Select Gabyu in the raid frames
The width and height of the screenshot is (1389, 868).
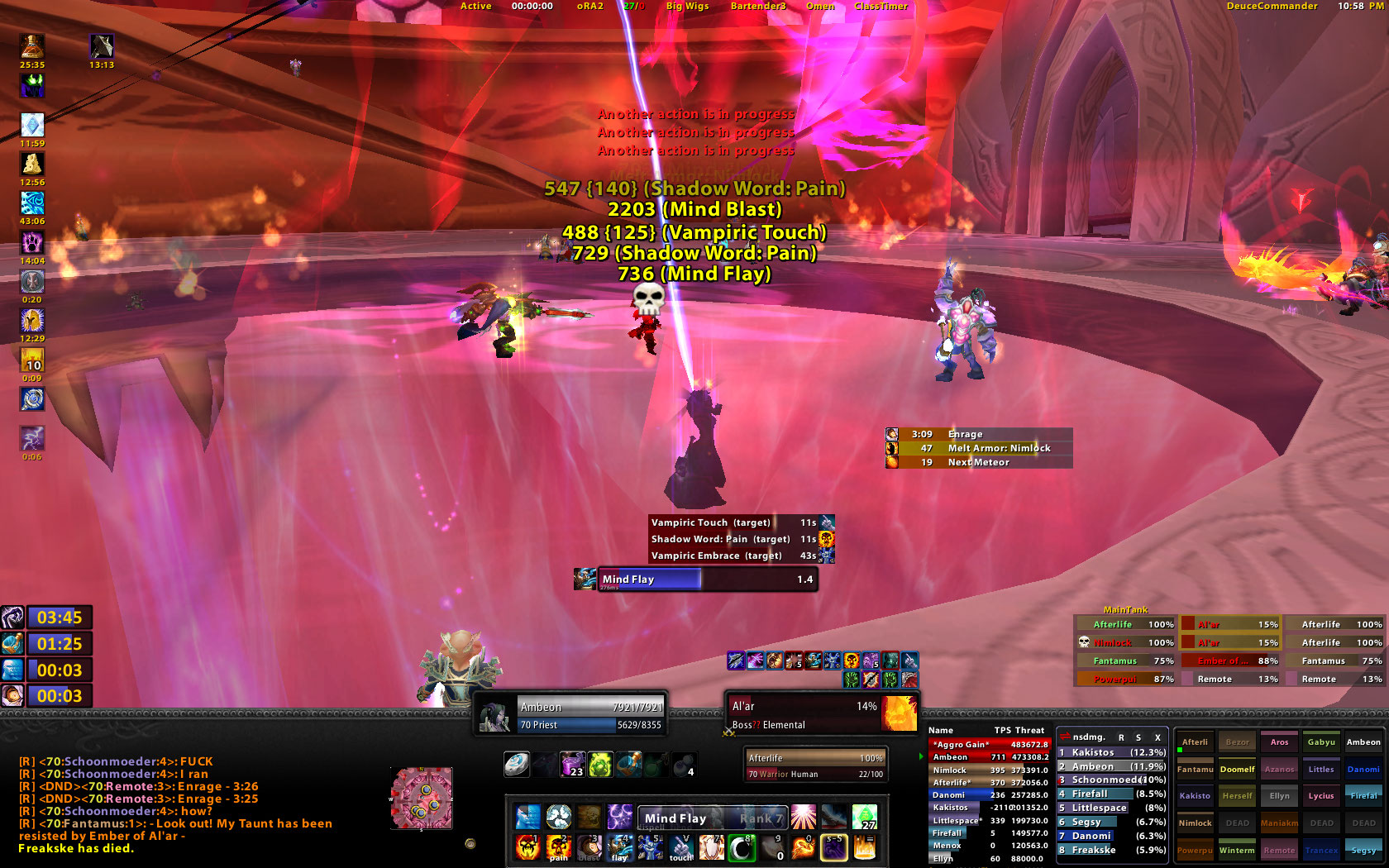click(x=1321, y=742)
